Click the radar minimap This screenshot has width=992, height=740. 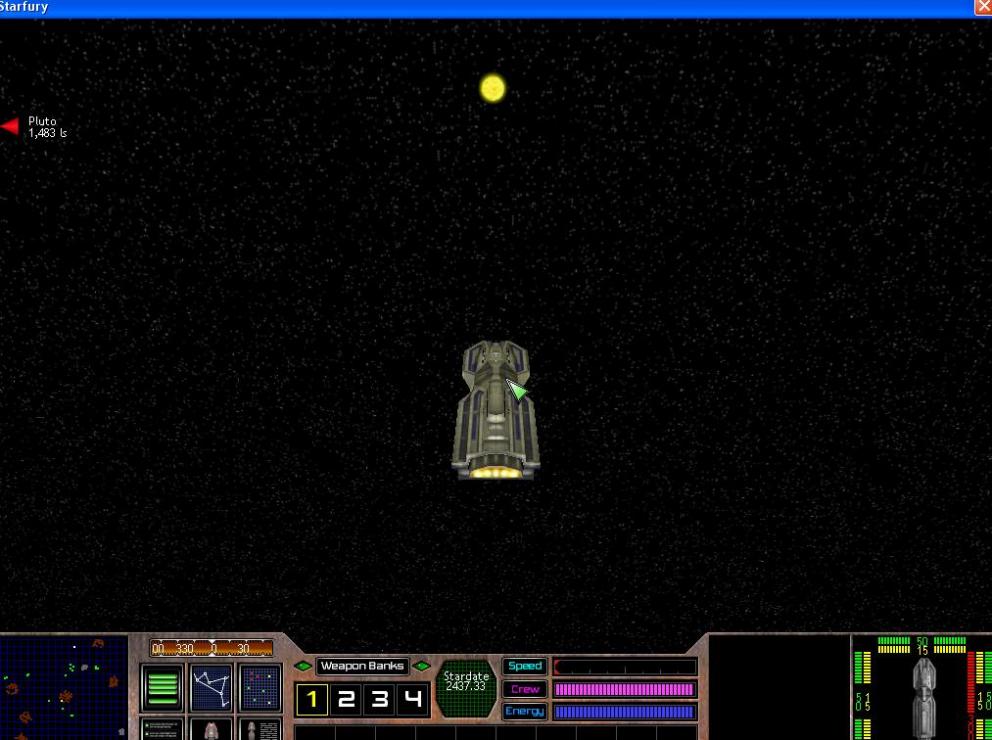click(64, 688)
